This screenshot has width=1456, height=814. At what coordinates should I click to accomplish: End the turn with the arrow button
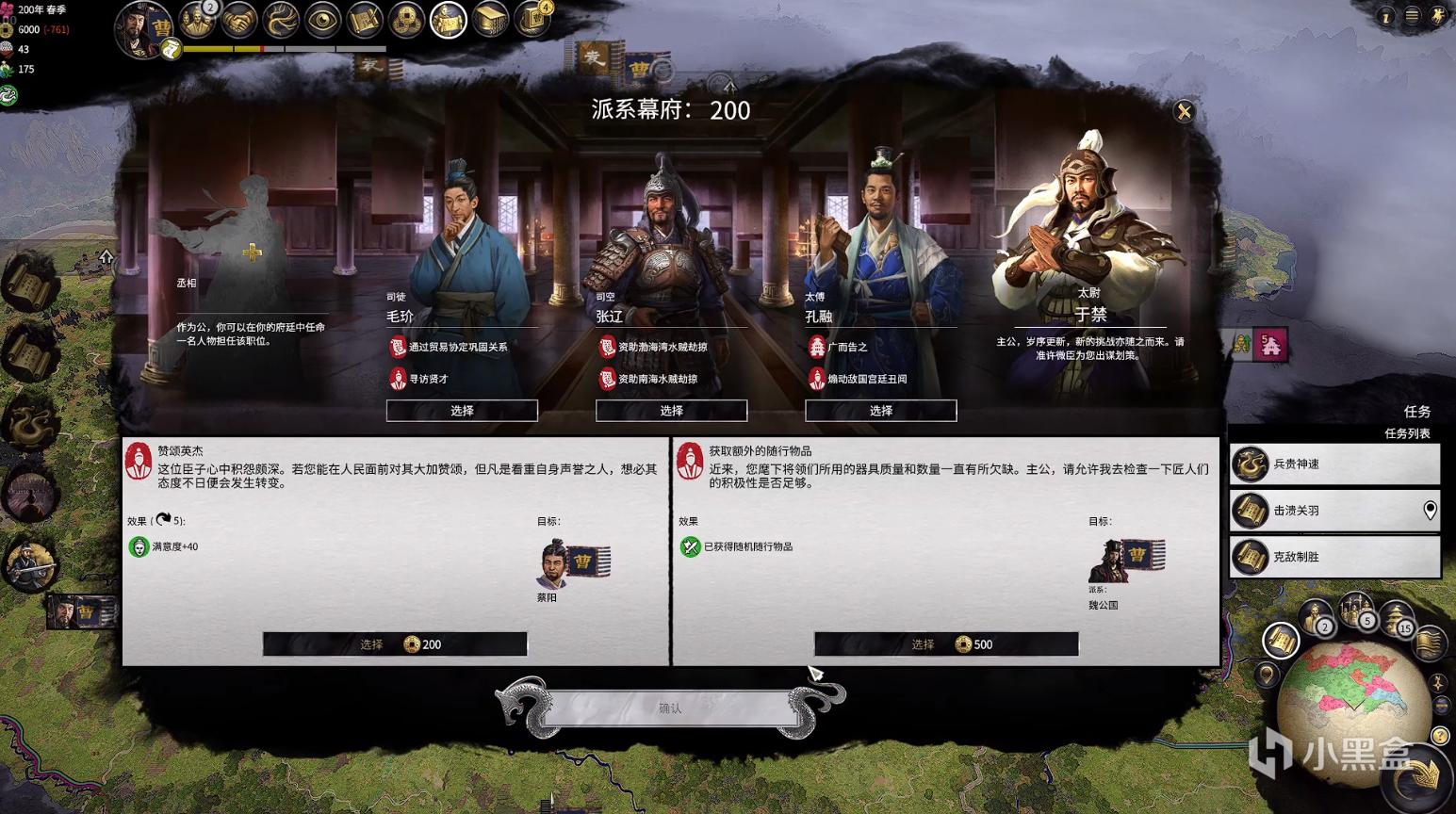point(1420,774)
